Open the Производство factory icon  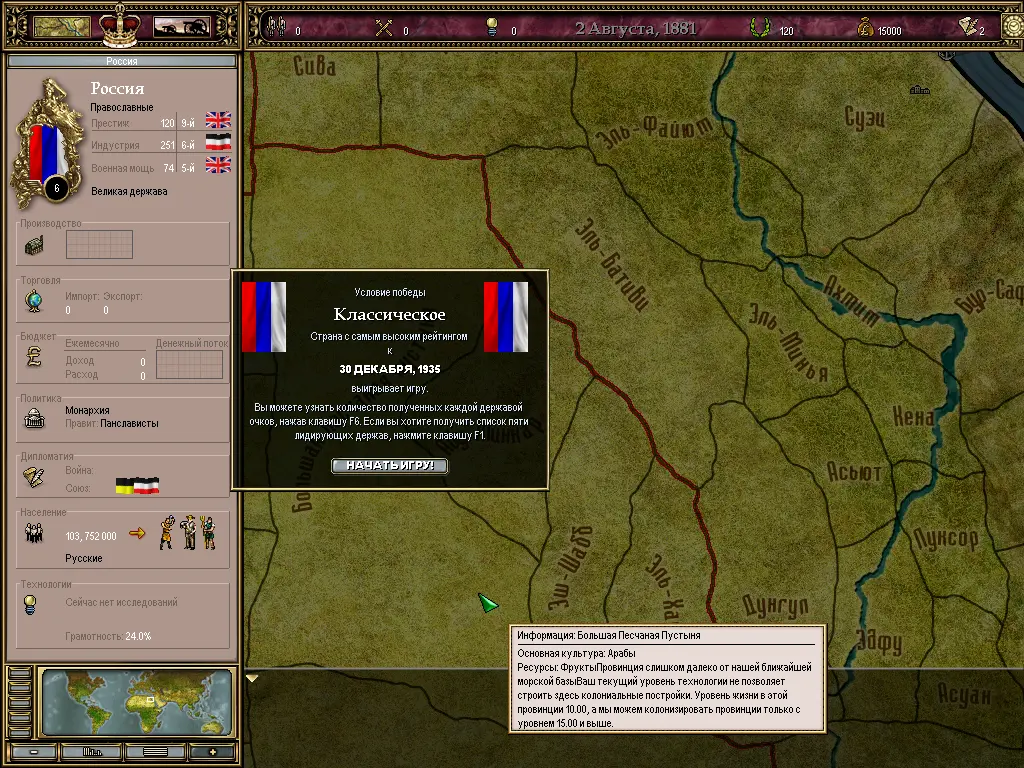point(34,245)
